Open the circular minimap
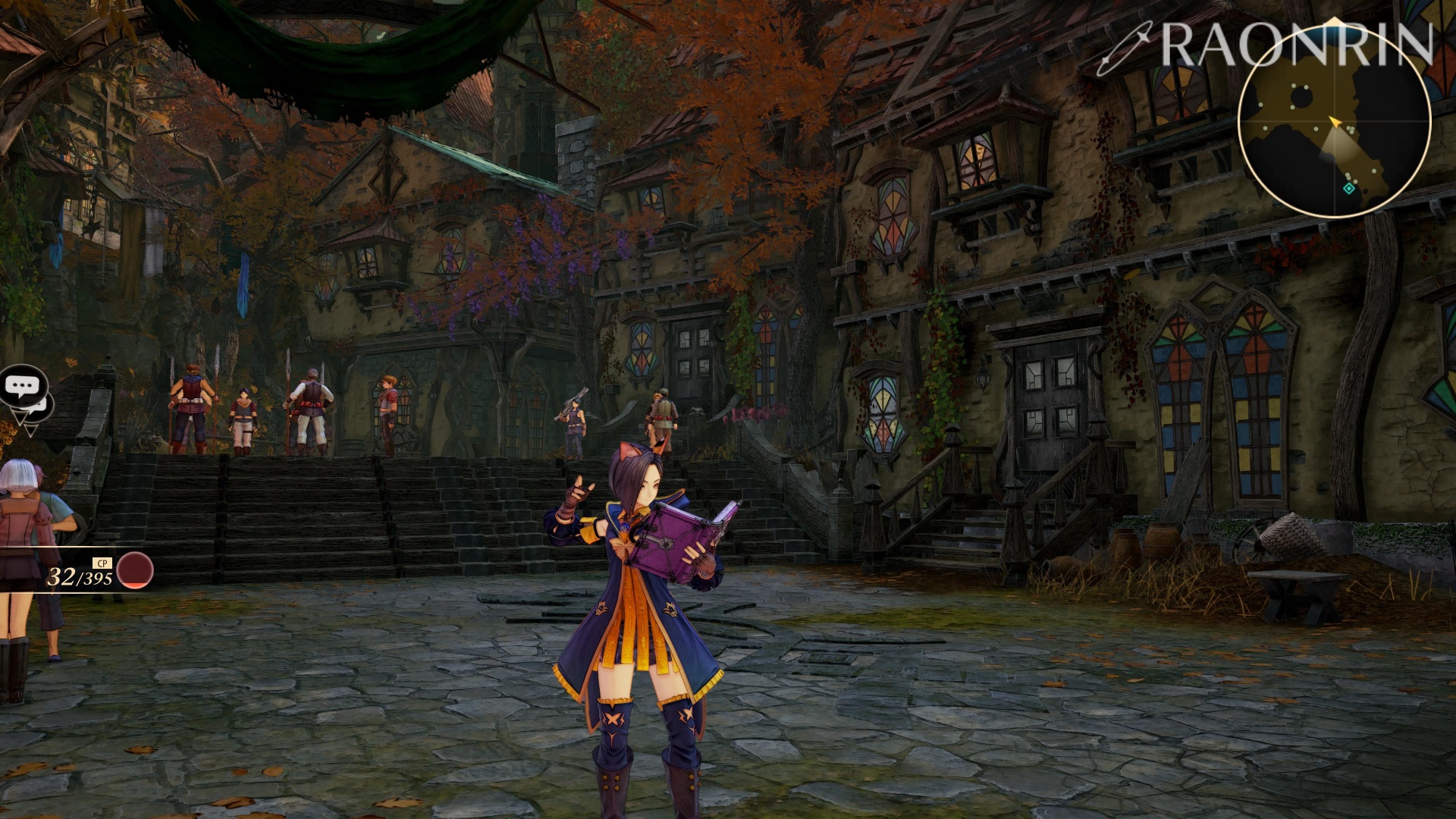The image size is (1456, 819). pyautogui.click(x=1334, y=121)
